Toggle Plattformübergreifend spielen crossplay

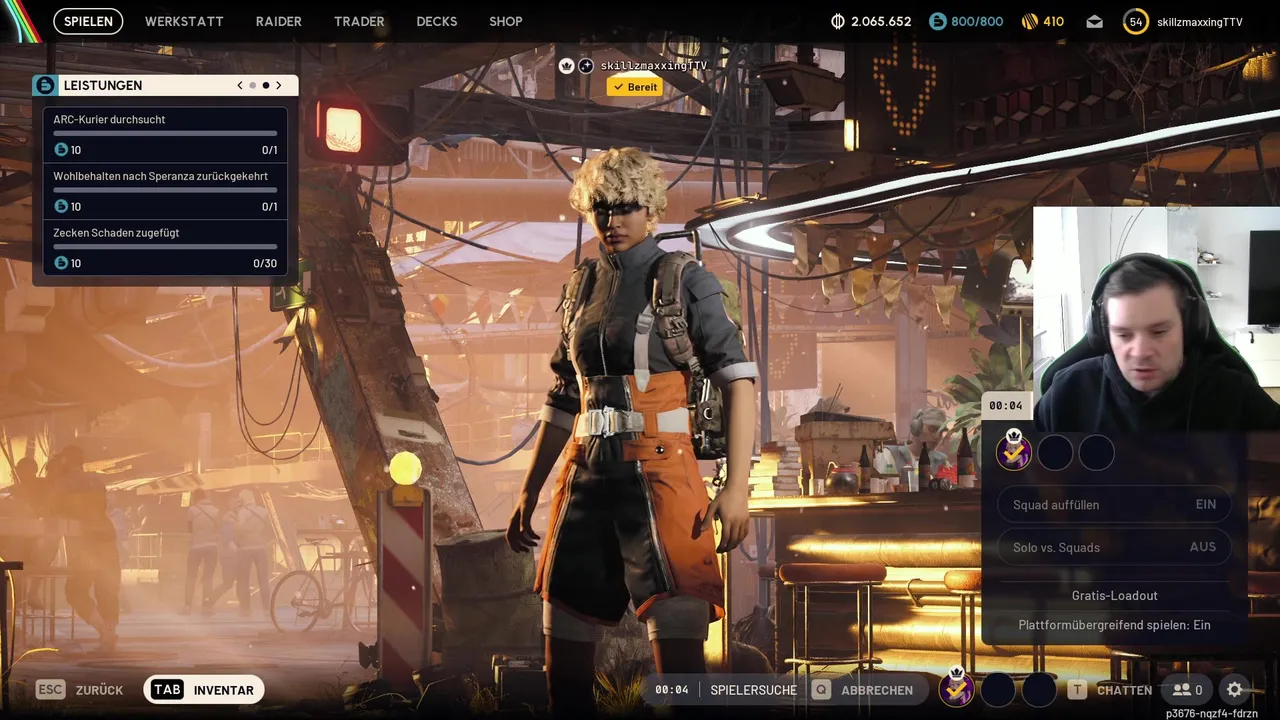pos(1114,625)
